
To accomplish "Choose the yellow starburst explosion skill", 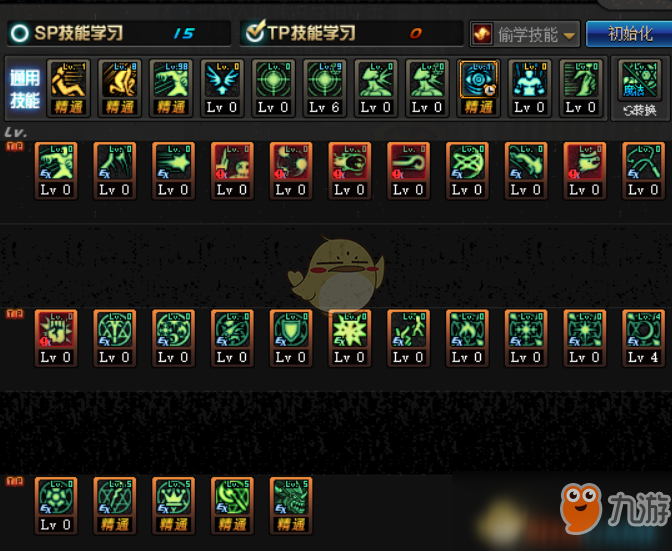I will tap(349, 329).
